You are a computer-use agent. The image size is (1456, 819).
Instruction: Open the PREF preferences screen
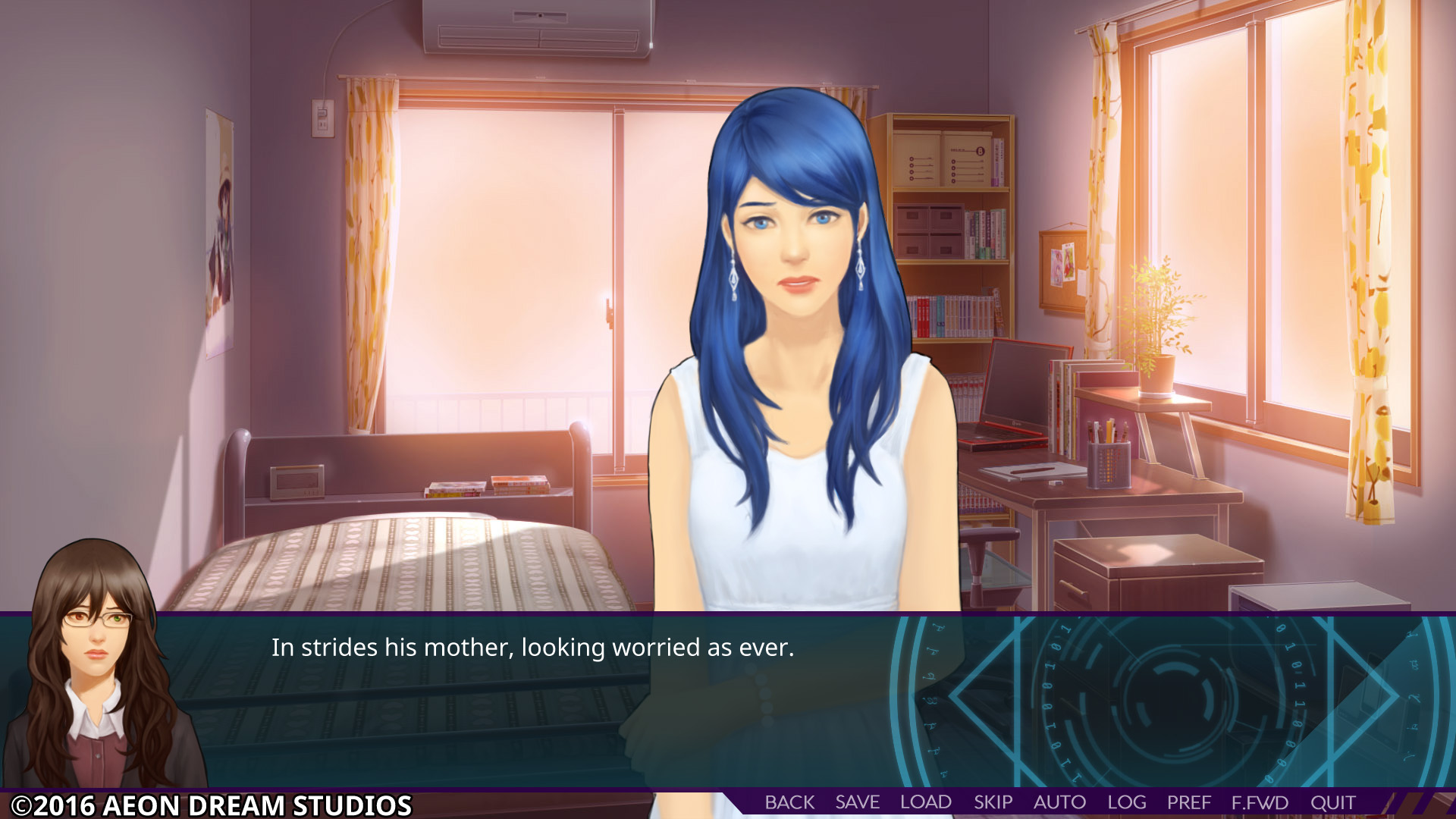pyautogui.click(x=1188, y=802)
